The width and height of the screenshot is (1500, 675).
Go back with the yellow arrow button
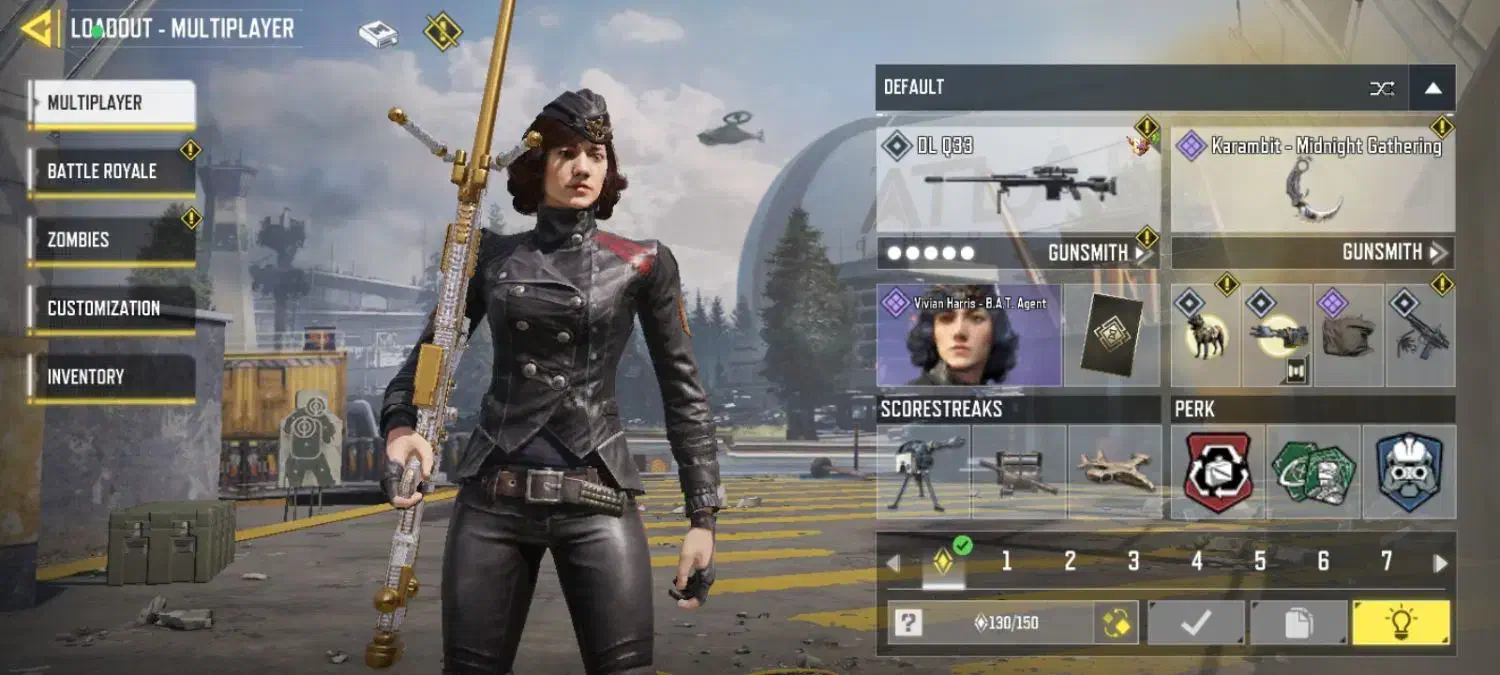click(38, 28)
